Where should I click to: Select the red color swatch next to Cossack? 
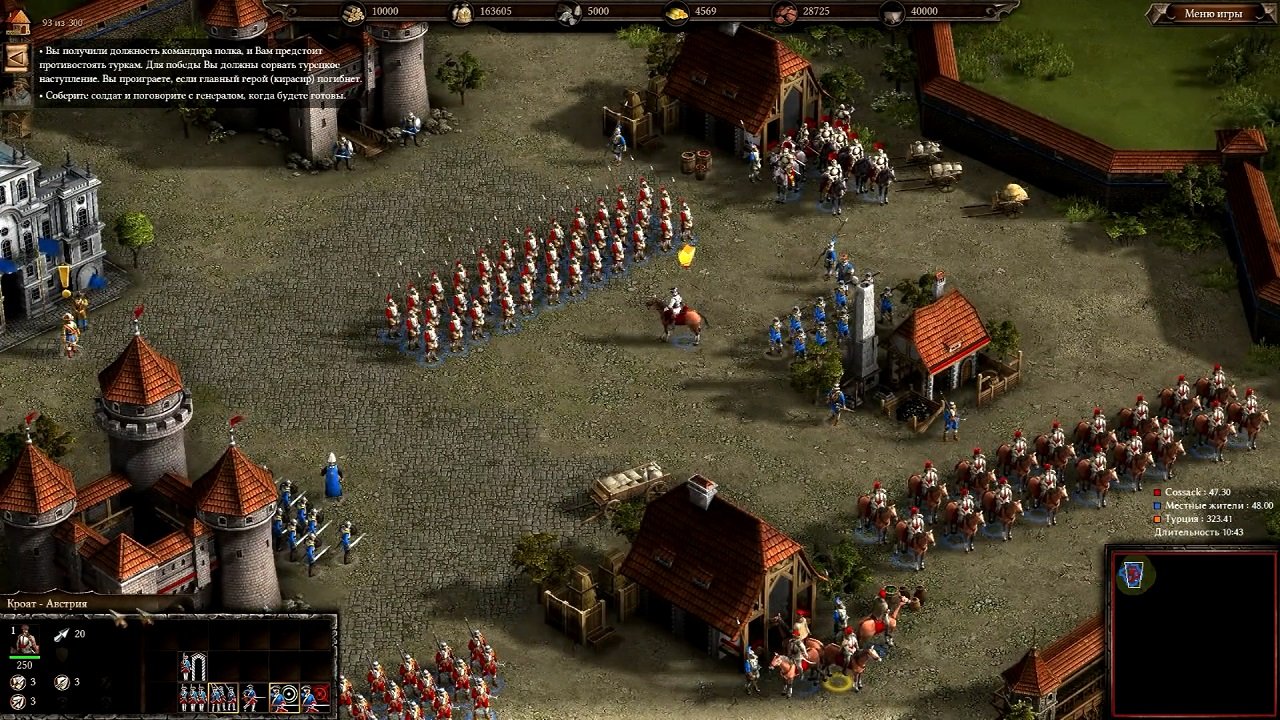tap(1157, 491)
